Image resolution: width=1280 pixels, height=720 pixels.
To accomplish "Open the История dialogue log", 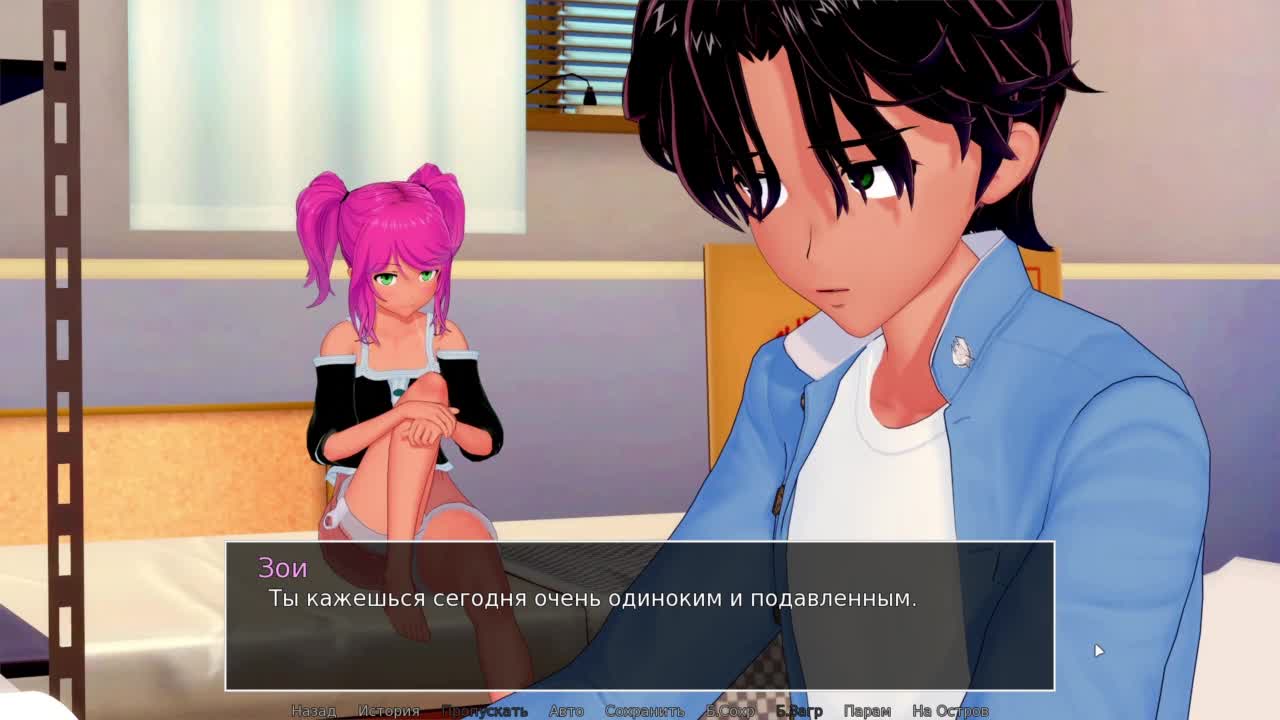I will point(389,711).
